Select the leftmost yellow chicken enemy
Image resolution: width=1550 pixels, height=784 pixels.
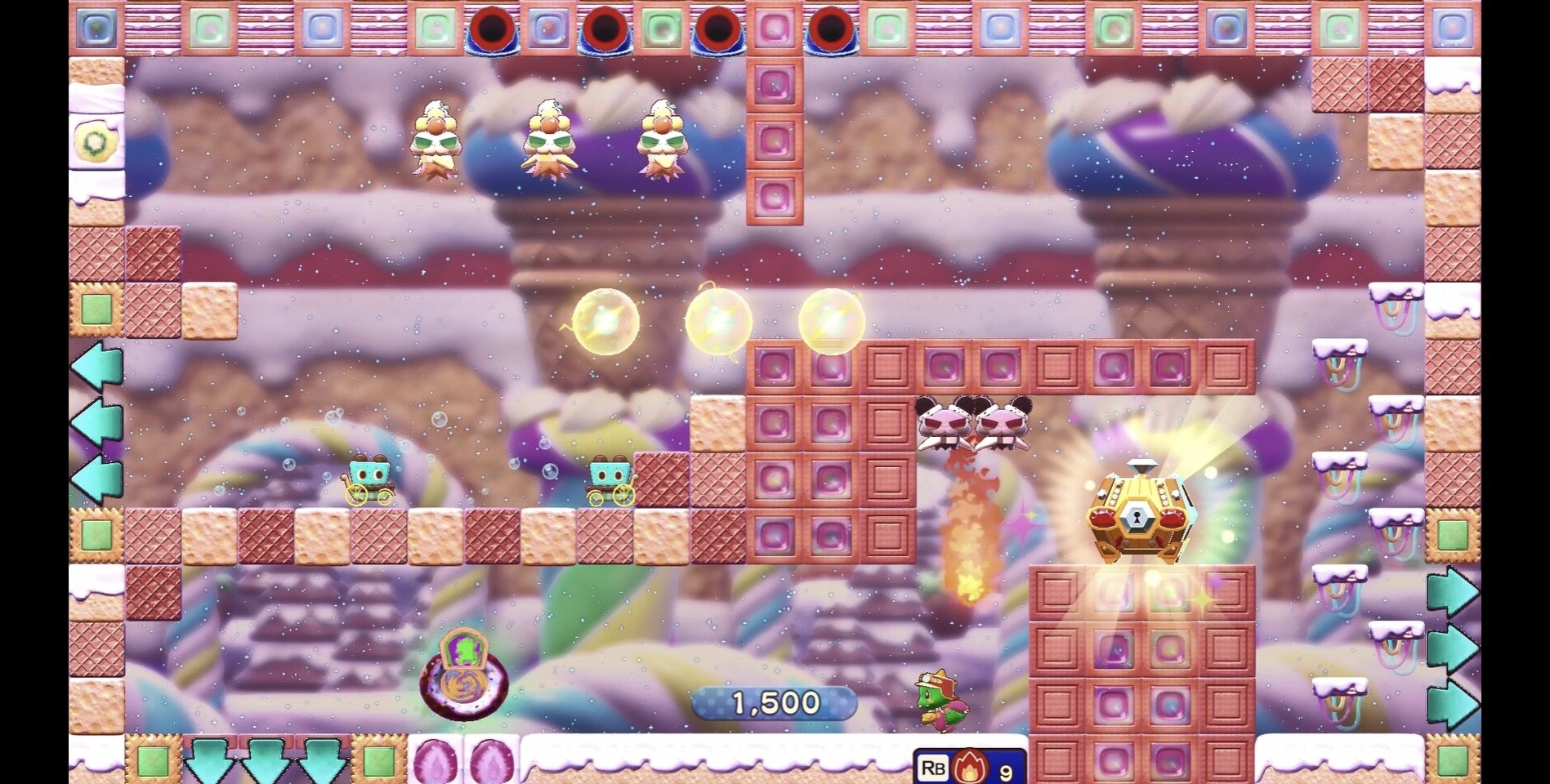pyautogui.click(x=436, y=139)
